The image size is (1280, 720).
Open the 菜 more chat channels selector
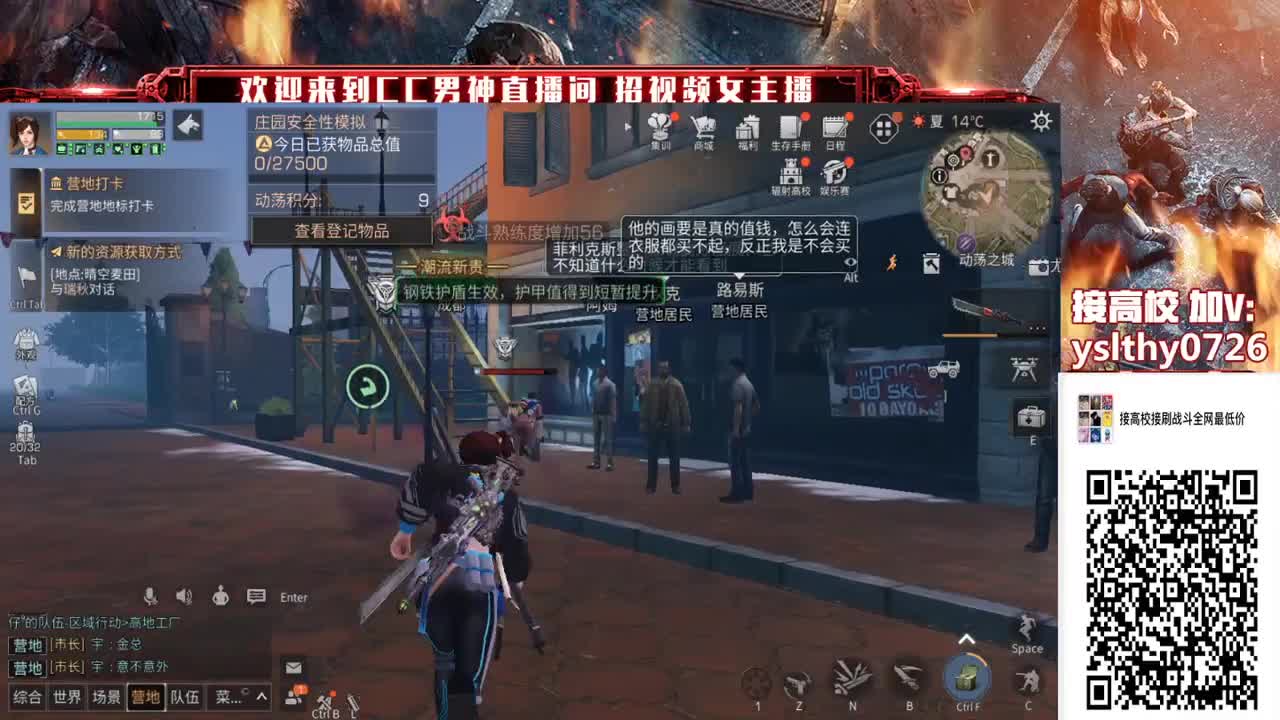tap(228, 697)
